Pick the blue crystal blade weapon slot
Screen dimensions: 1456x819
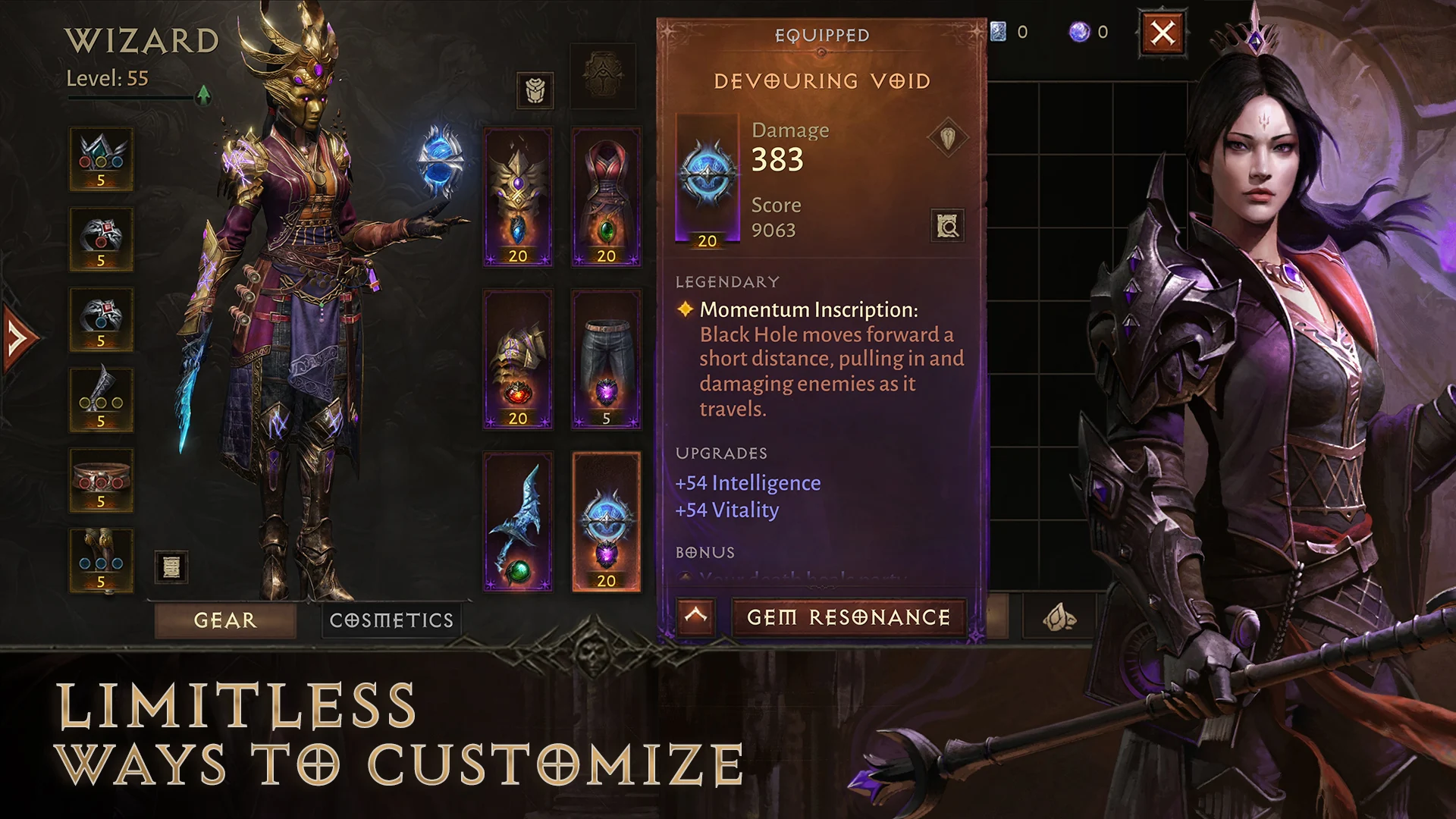[518, 522]
